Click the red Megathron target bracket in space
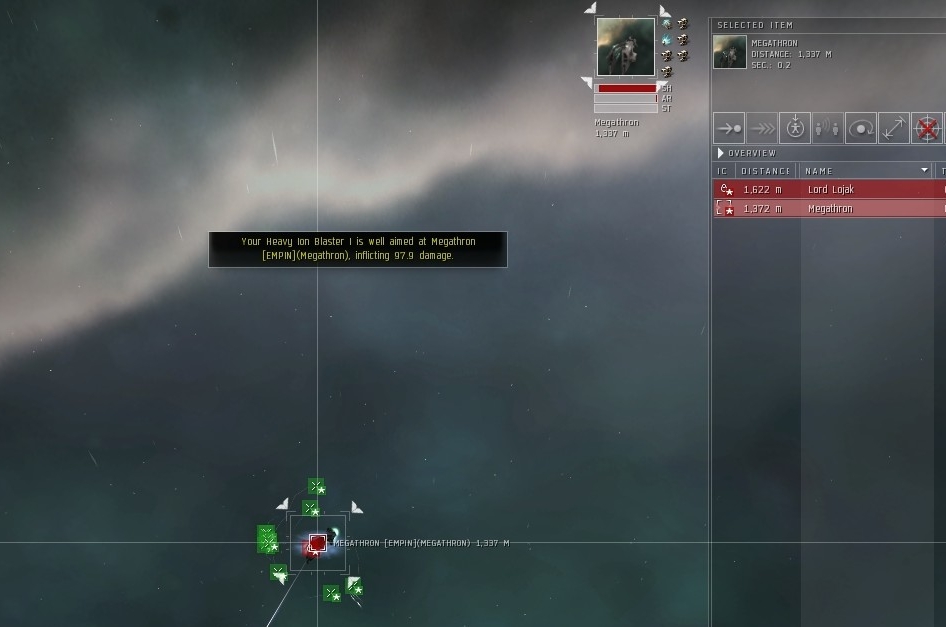This screenshot has width=946, height=627. (317, 543)
